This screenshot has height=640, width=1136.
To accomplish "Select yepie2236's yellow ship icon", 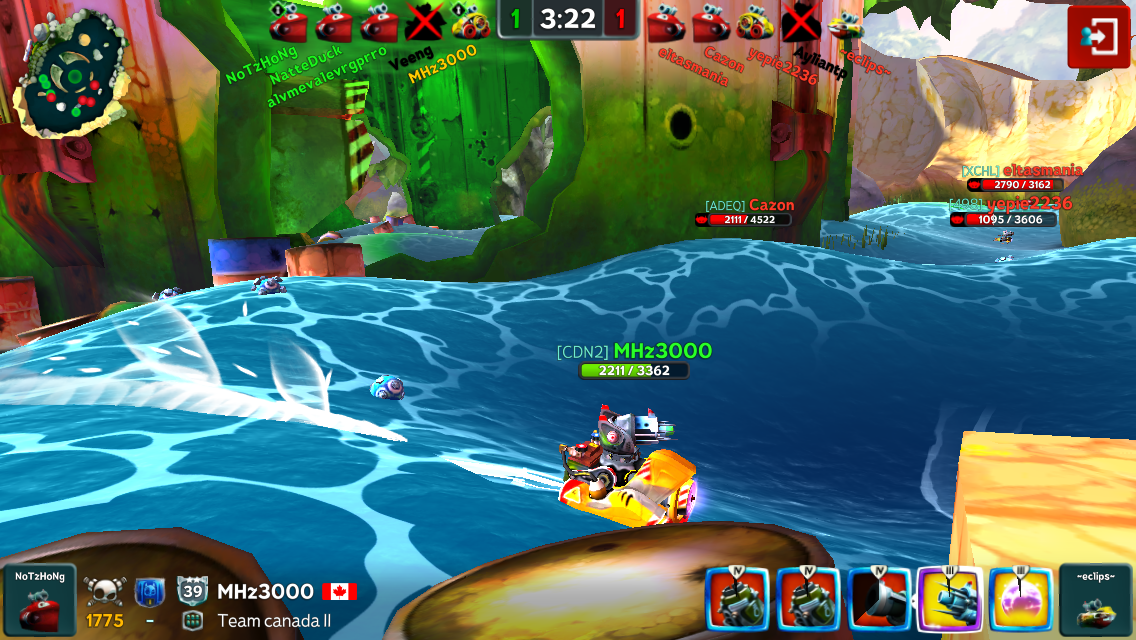I will pyautogui.click(x=755, y=22).
